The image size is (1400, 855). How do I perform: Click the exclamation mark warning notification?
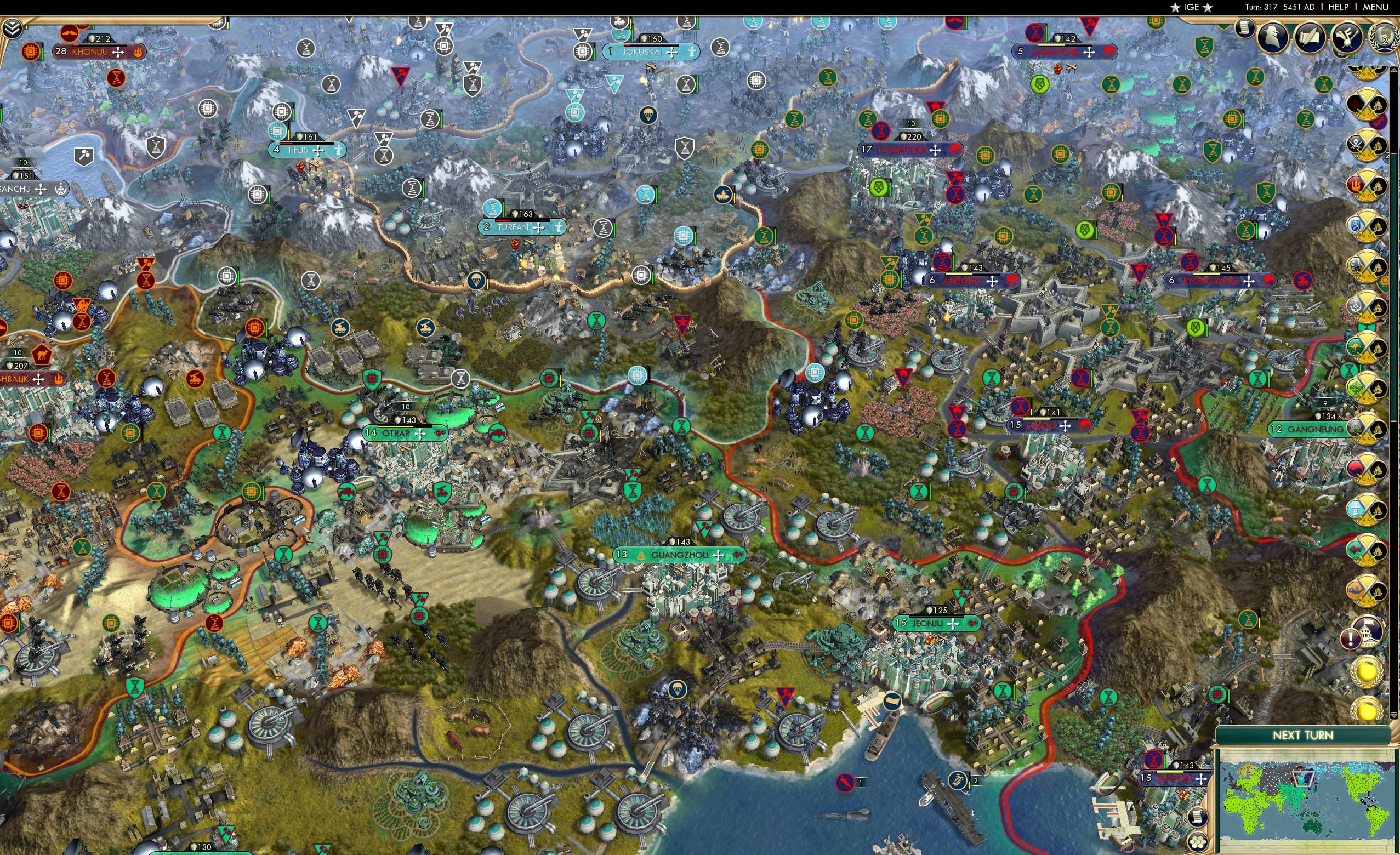(x=1352, y=637)
